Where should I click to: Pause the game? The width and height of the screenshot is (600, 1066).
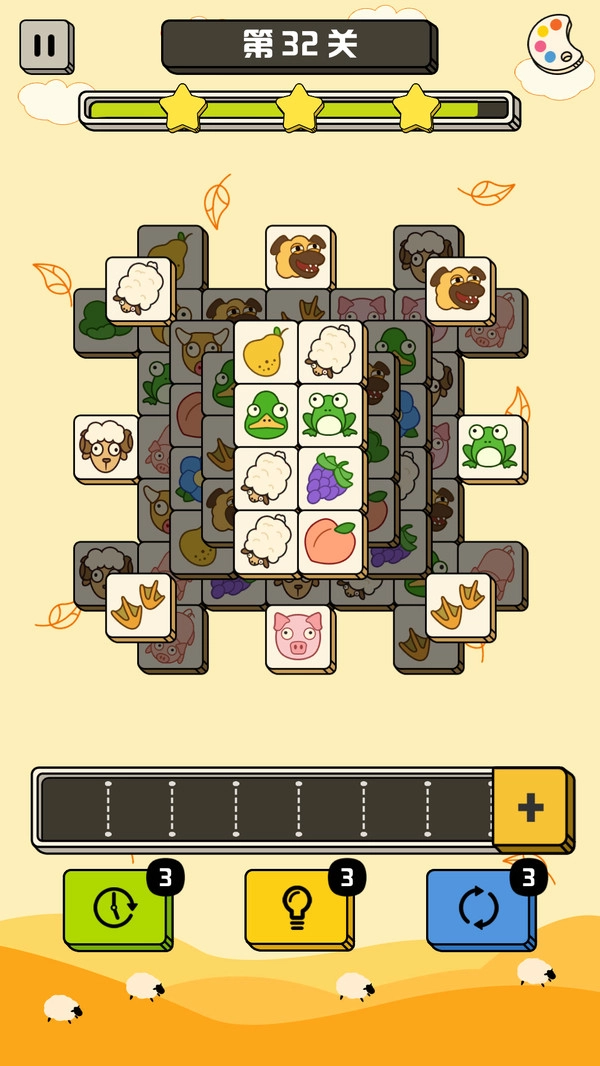45,45
